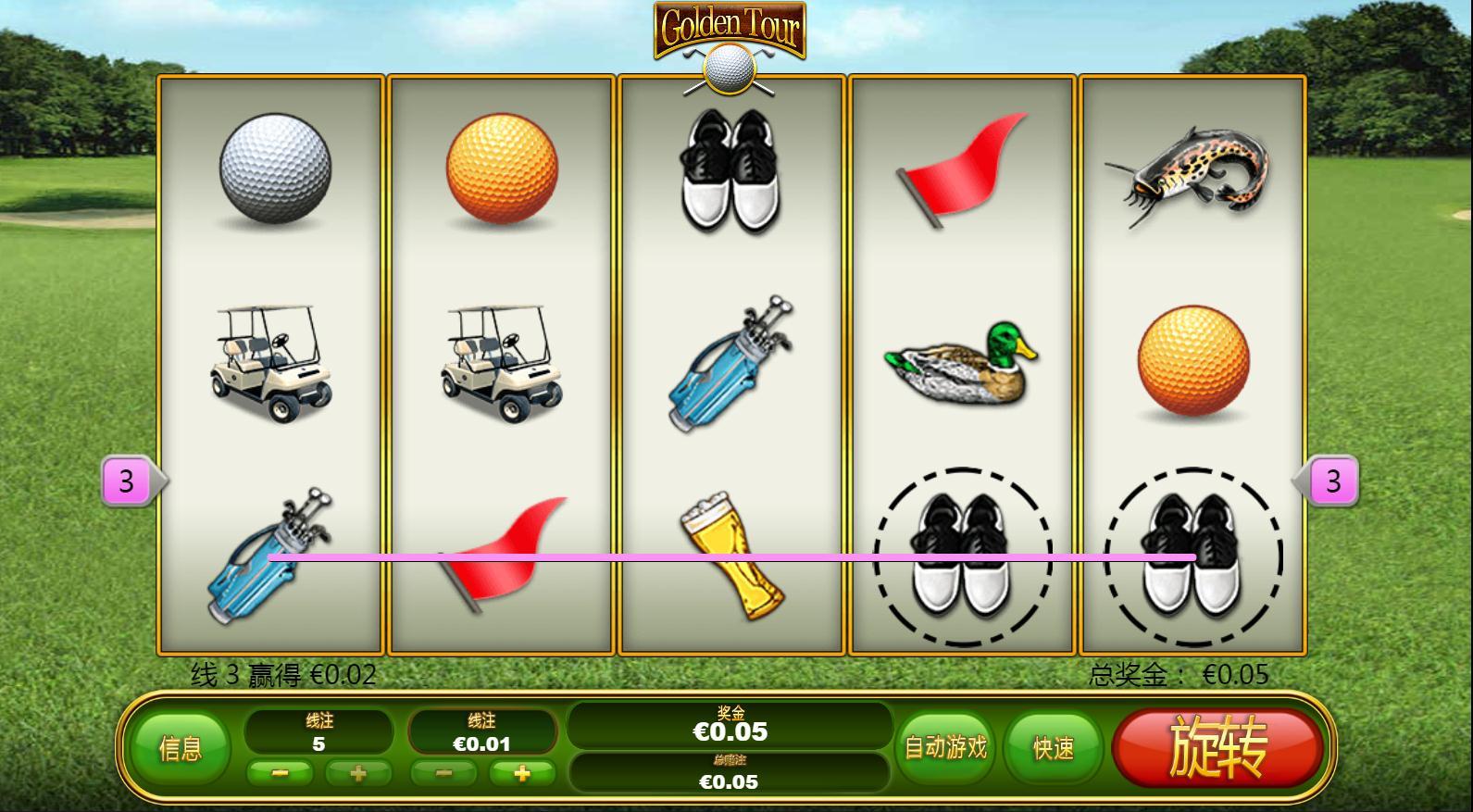
Task: Open the 信息 info panel
Action: (180, 748)
